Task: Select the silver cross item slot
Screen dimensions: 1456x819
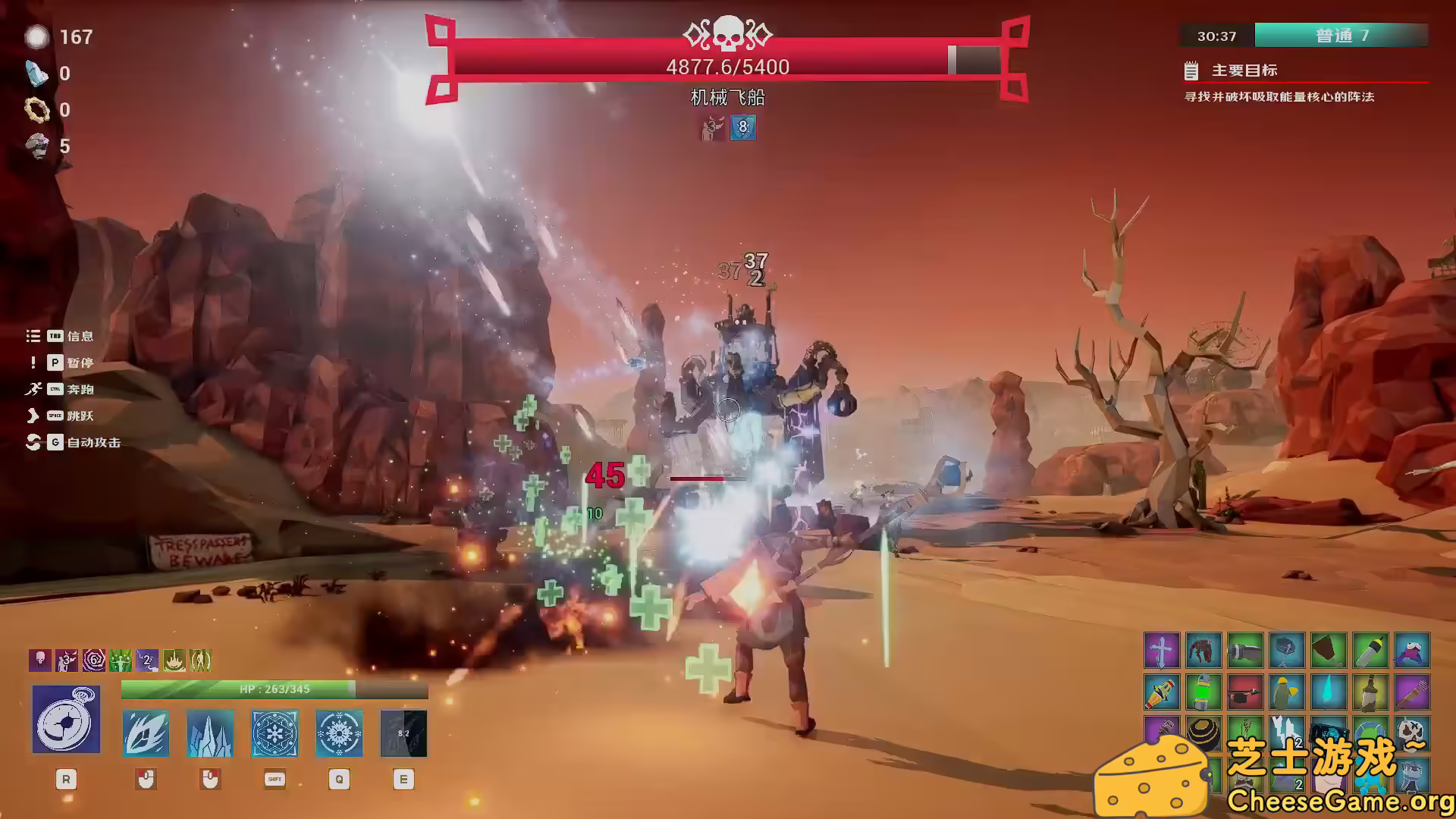Action: [x=1162, y=651]
